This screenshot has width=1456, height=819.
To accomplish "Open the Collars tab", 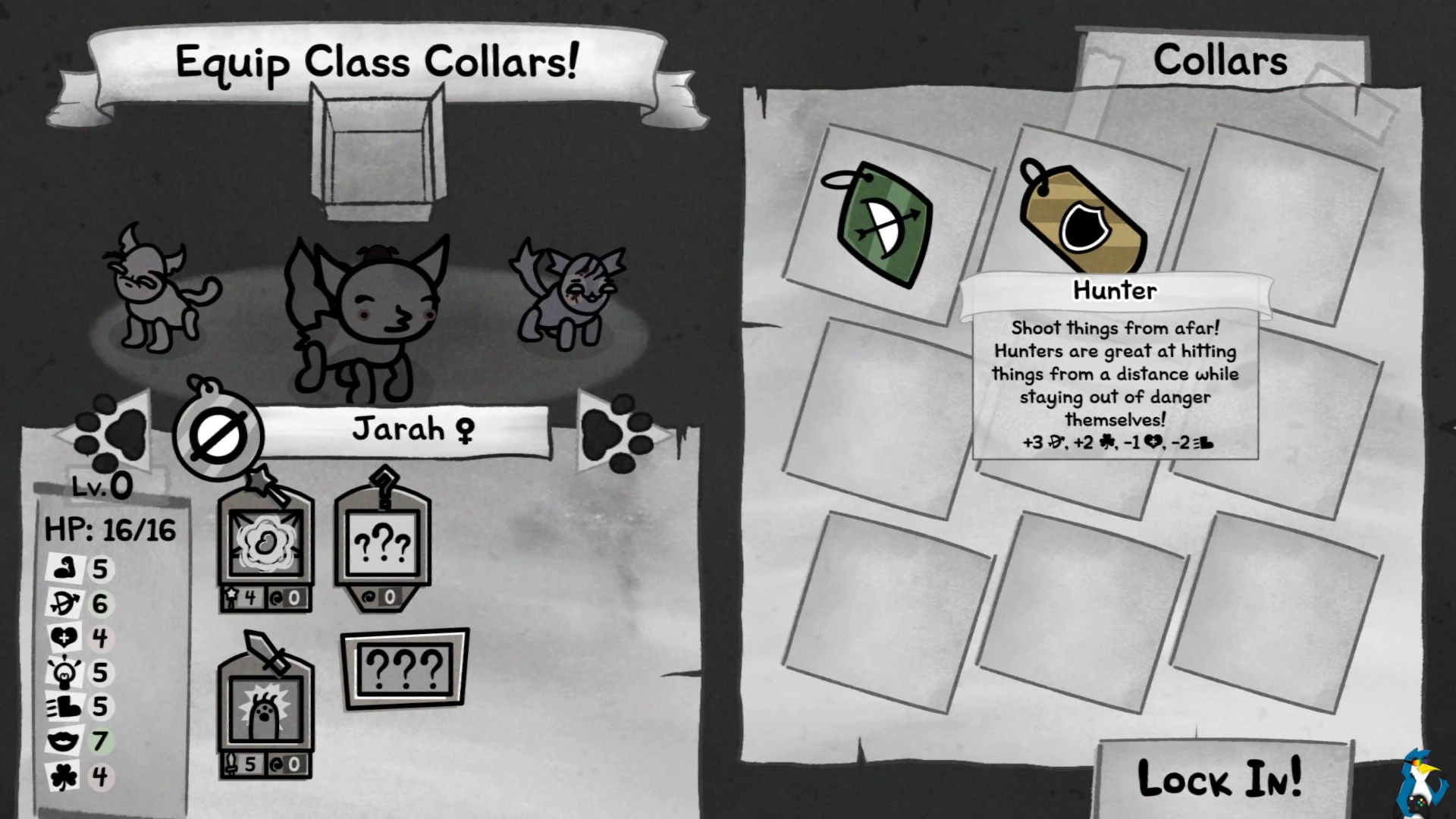I will (1219, 61).
